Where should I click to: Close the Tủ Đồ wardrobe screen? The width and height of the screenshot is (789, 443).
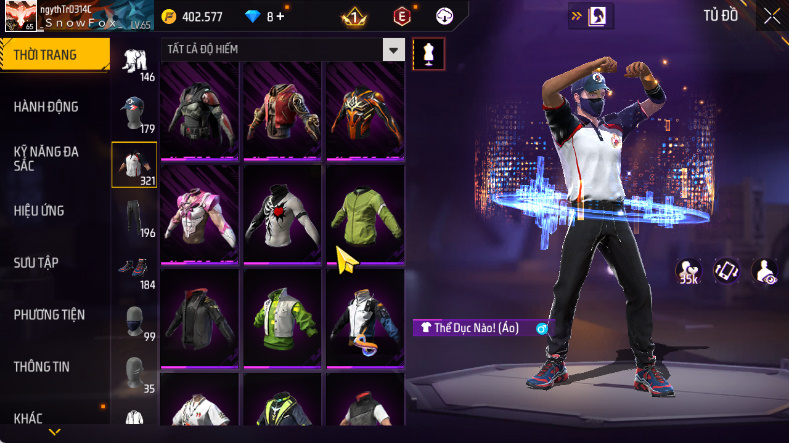click(772, 15)
